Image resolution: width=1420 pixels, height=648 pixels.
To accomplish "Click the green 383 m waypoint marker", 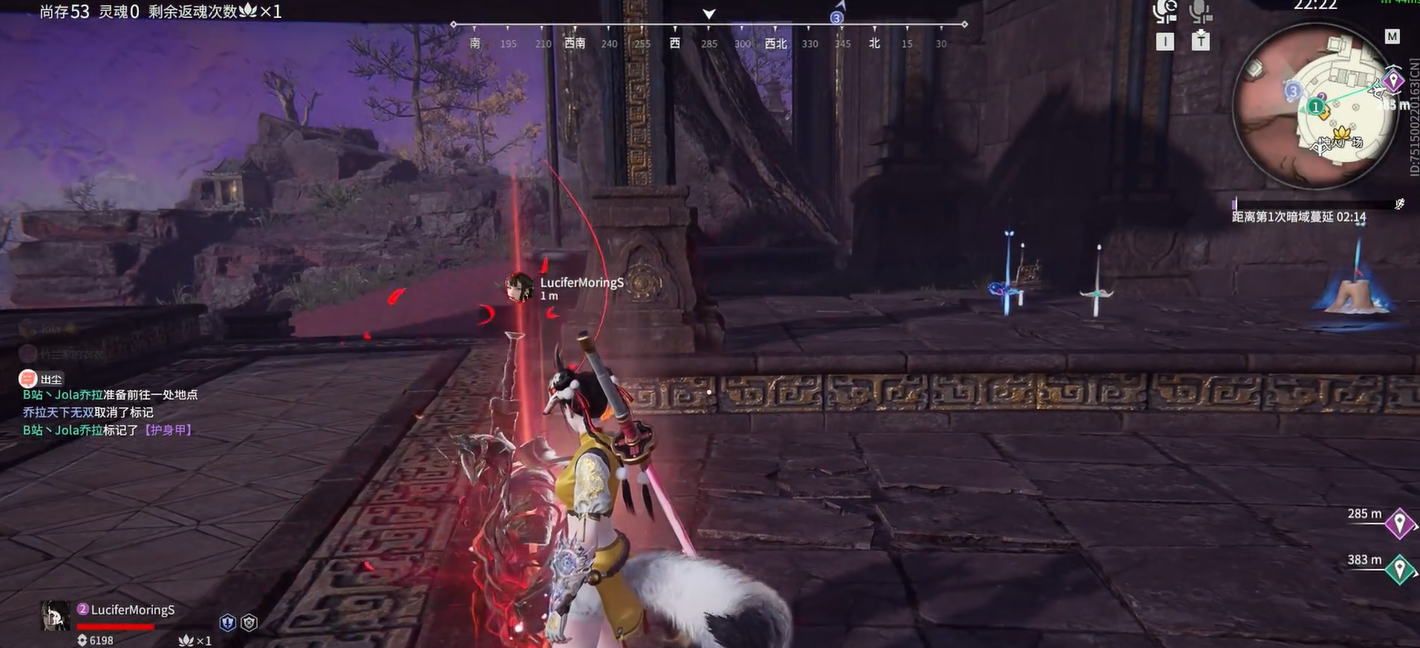I will [x=1399, y=568].
